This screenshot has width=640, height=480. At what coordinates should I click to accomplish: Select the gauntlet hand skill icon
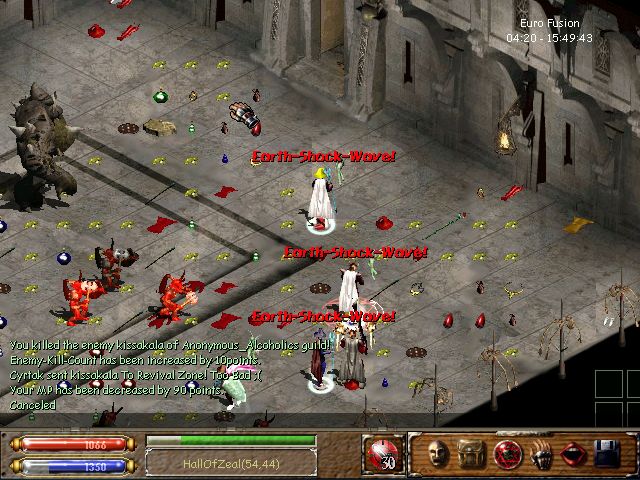[540, 456]
